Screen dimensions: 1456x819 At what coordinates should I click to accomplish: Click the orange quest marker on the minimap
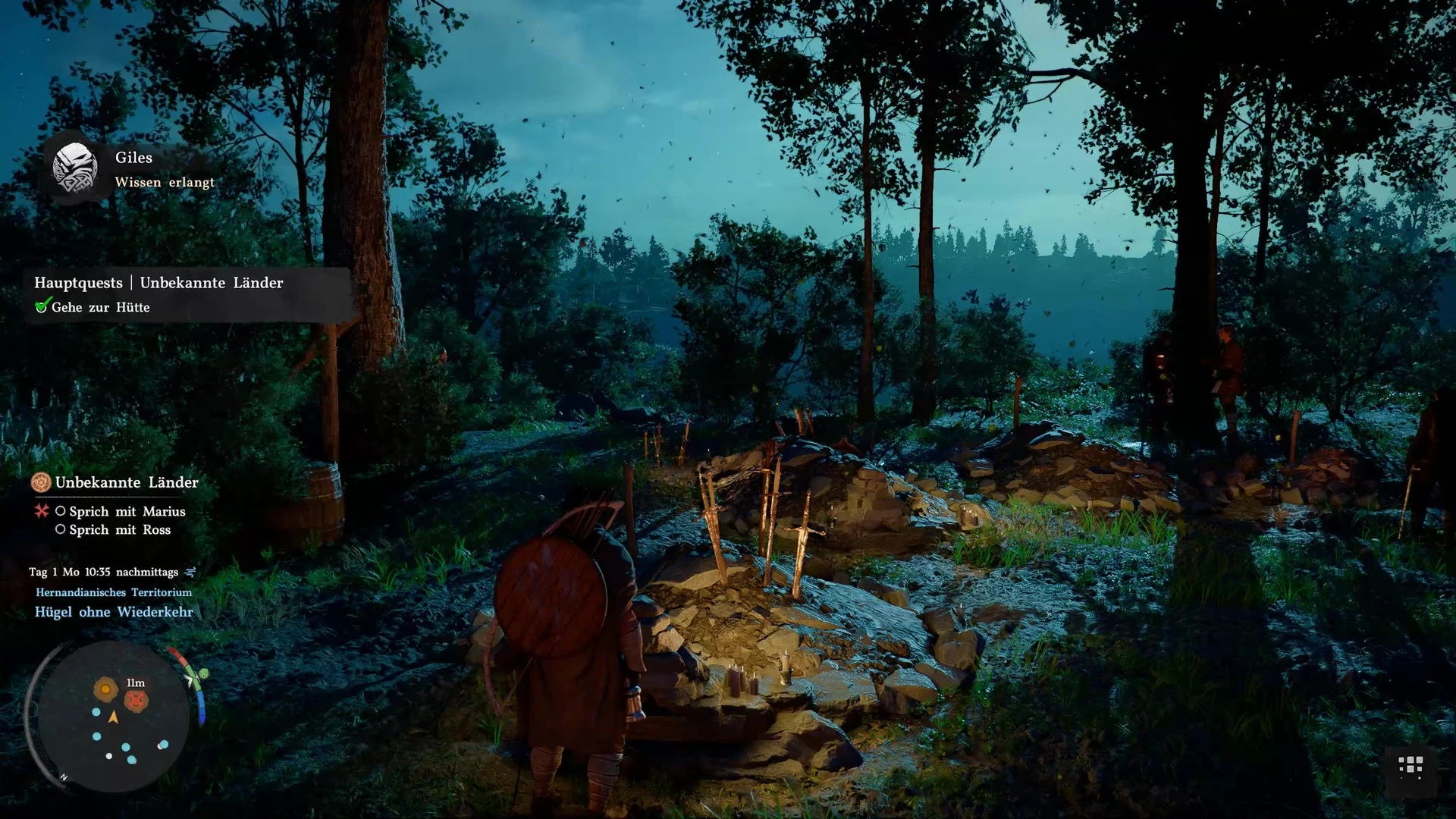click(x=105, y=689)
